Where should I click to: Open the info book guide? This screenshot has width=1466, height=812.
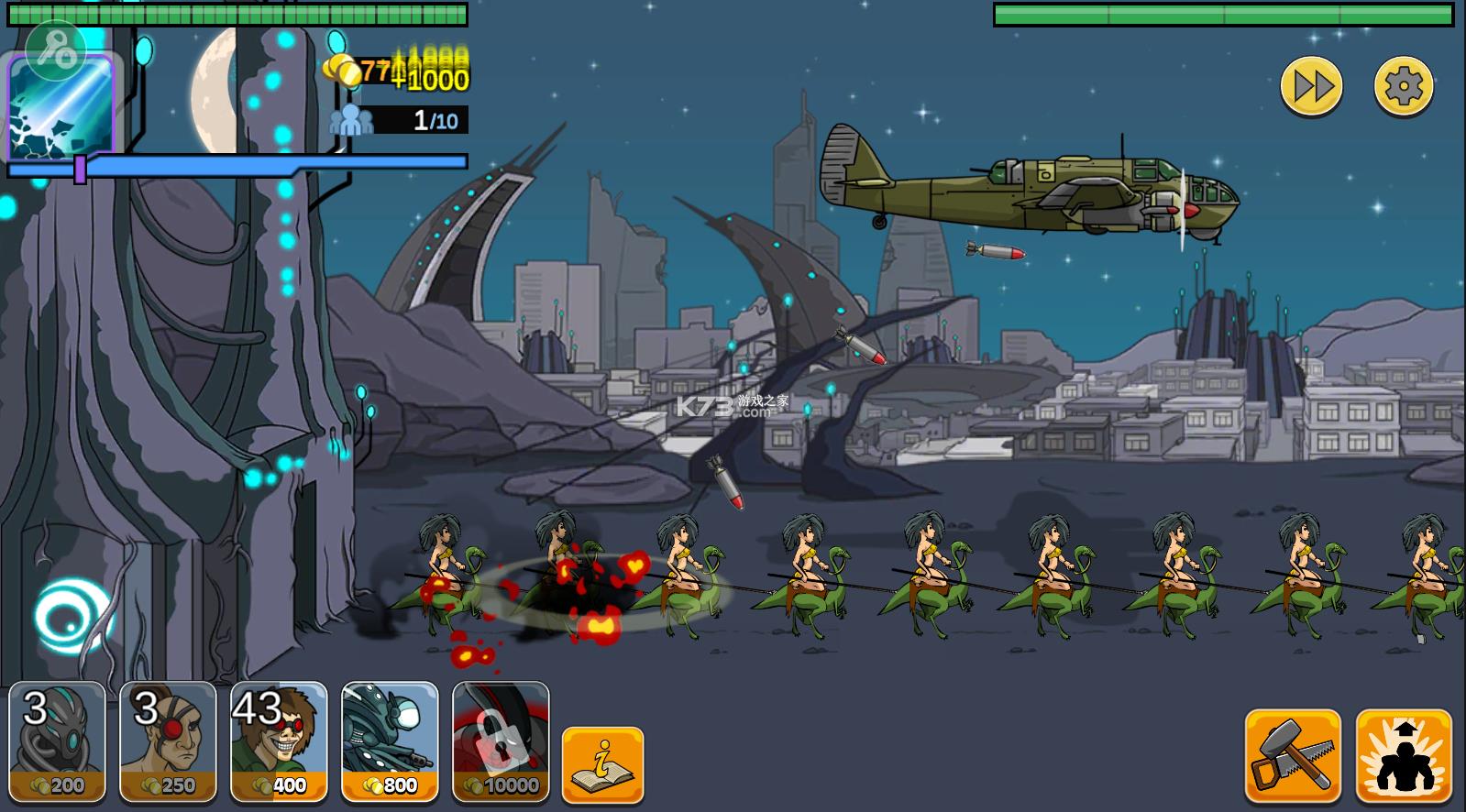click(602, 765)
